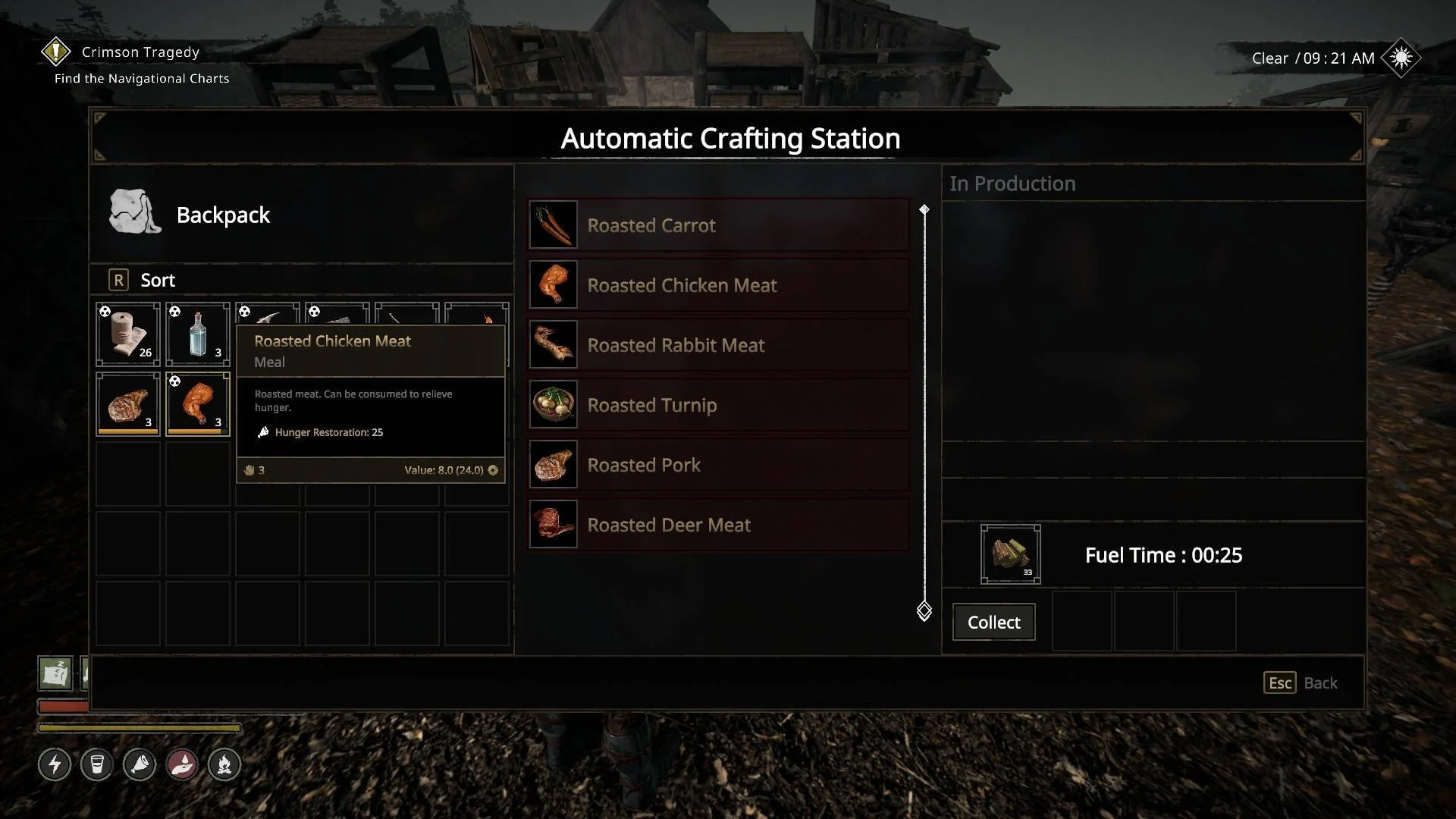Image resolution: width=1456 pixels, height=819 pixels.
Task: Select the Roasted Carrot recipe
Action: pyautogui.click(x=718, y=225)
